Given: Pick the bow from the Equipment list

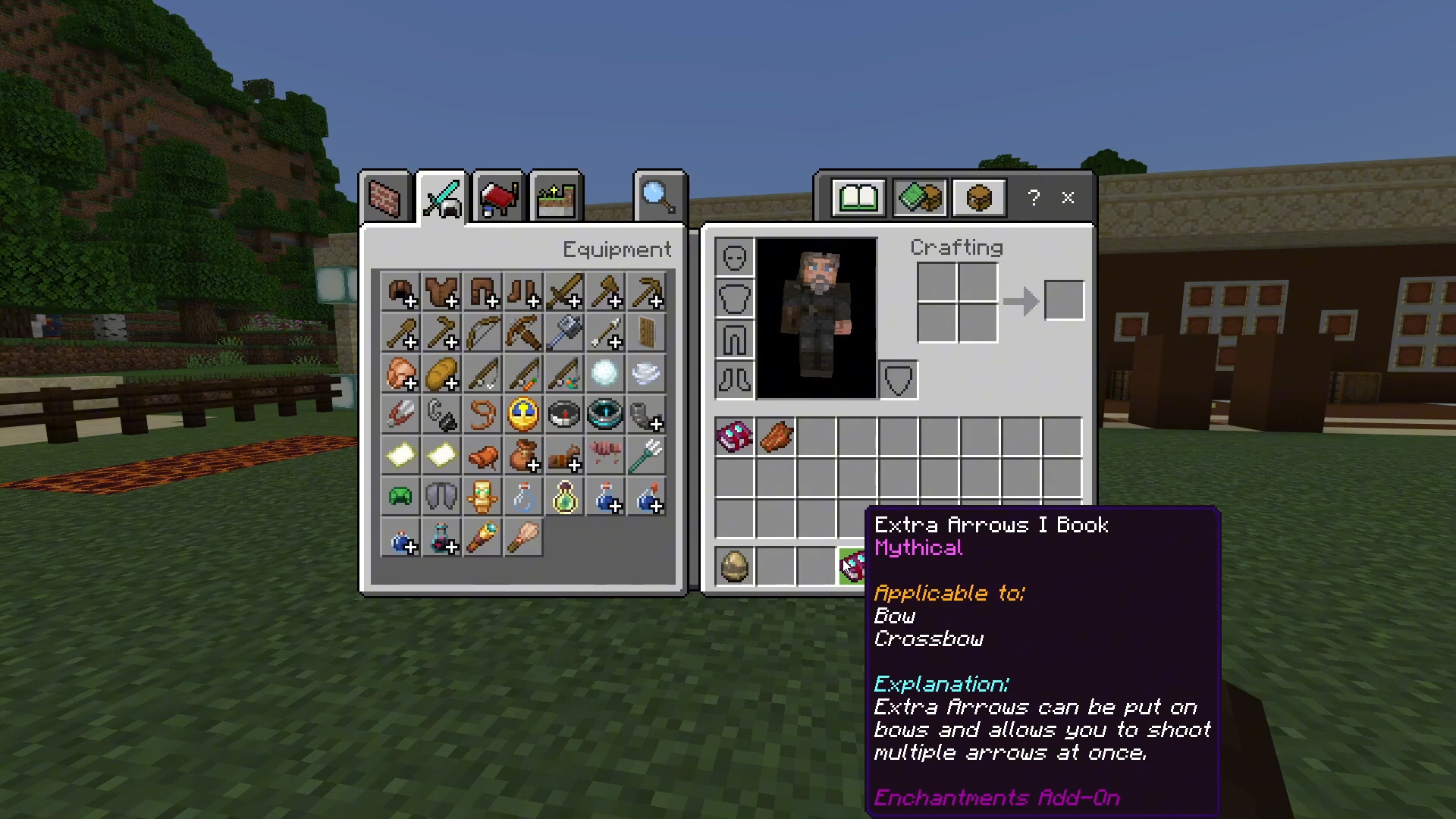Looking at the screenshot, I should point(482,333).
